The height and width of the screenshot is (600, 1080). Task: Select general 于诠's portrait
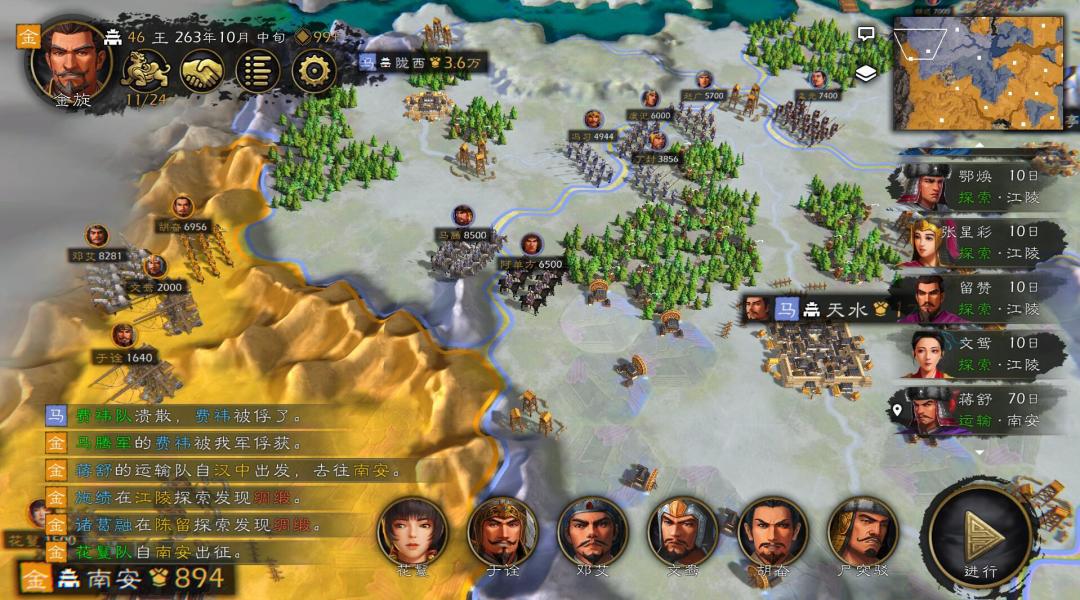[502, 532]
